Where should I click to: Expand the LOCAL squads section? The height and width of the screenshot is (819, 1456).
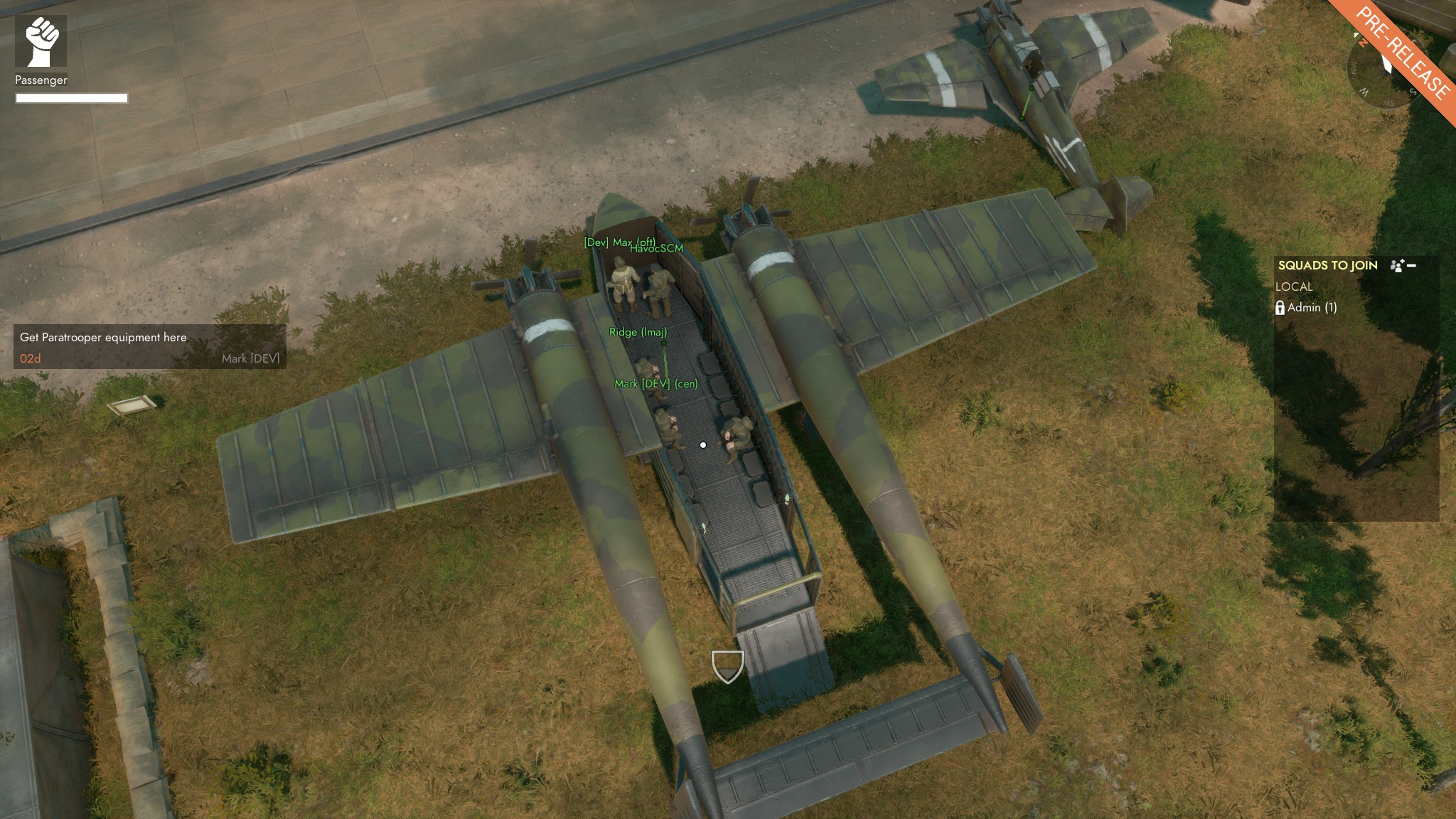pos(1295,287)
